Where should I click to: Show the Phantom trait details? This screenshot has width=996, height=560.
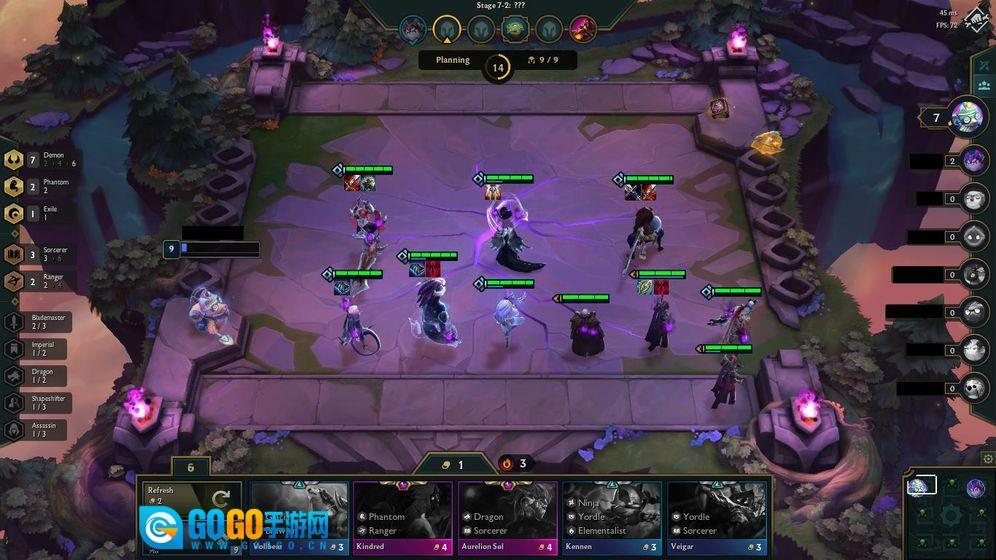[16, 187]
